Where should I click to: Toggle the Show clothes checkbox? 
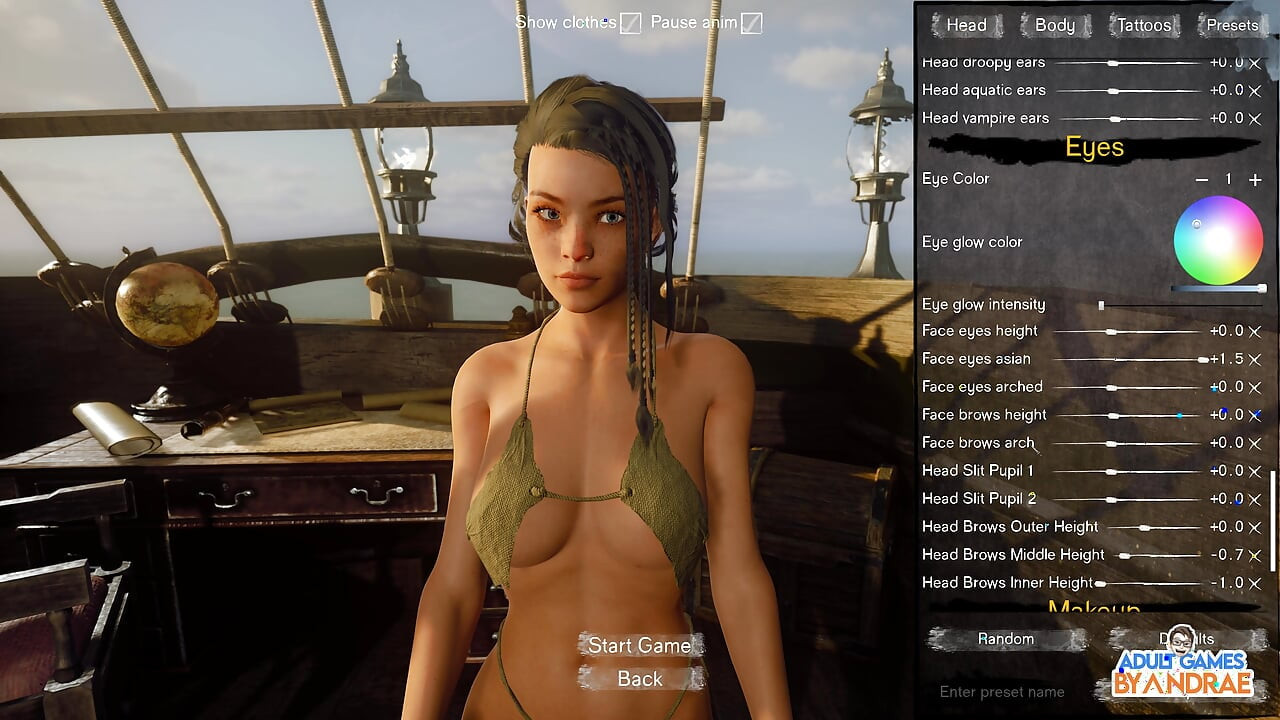(630, 23)
